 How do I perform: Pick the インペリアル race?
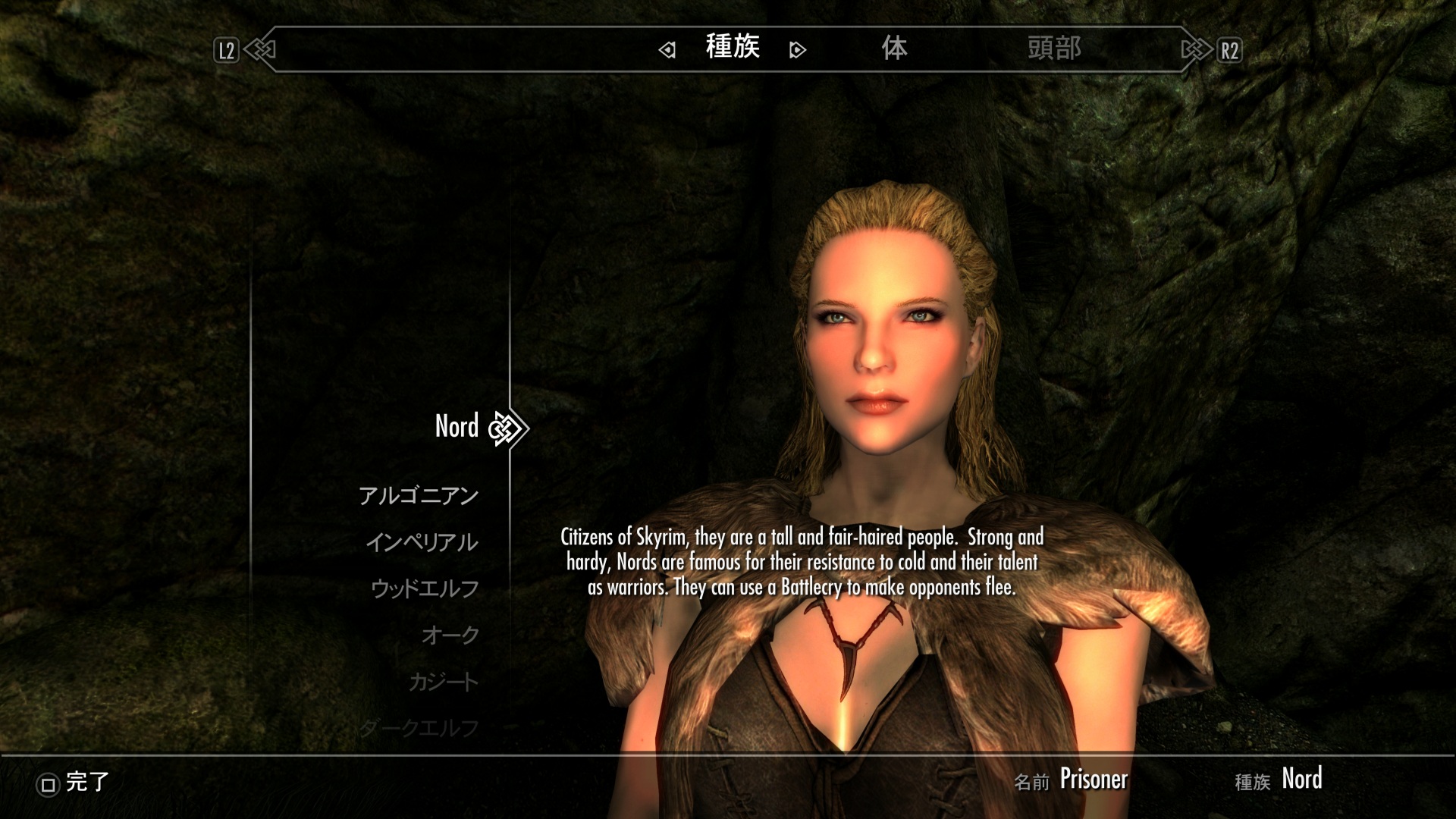(422, 543)
